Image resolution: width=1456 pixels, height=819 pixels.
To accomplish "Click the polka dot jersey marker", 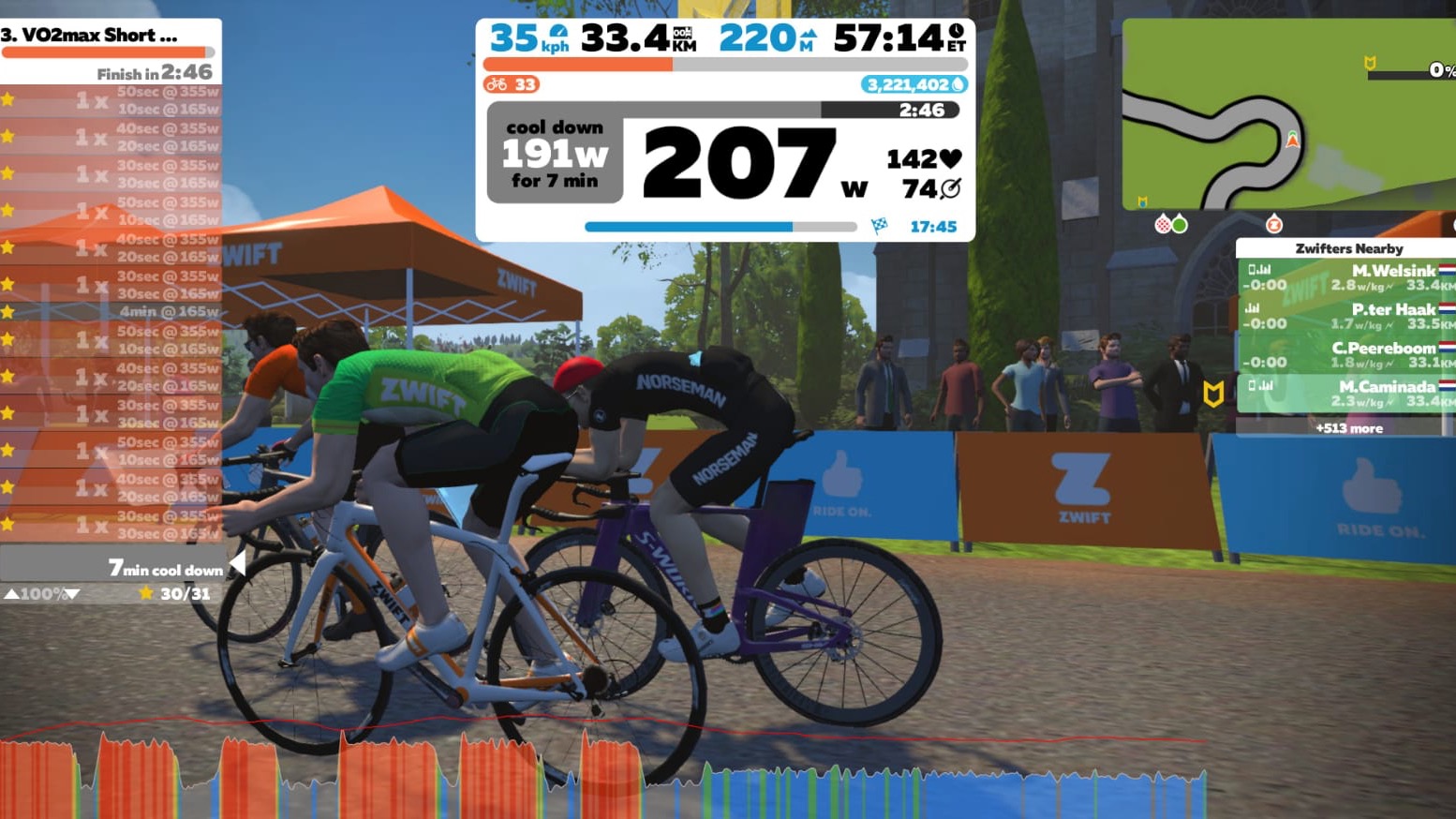I will click(x=1163, y=224).
